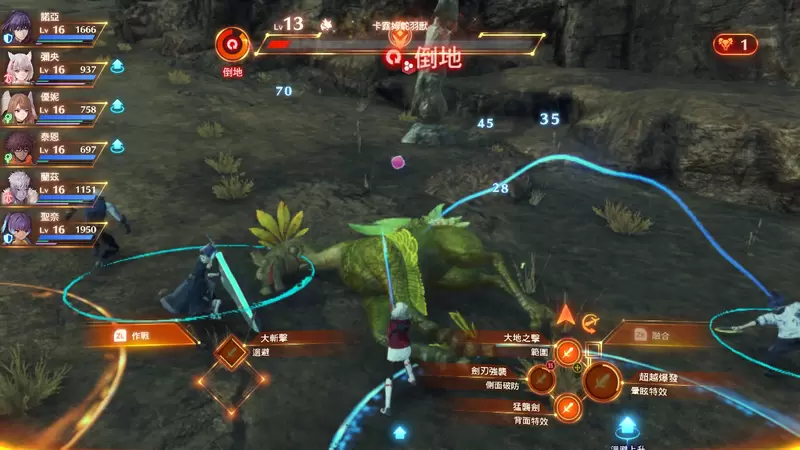
Task: Select 蘭茲's party portrait
Action: [x=20, y=187]
